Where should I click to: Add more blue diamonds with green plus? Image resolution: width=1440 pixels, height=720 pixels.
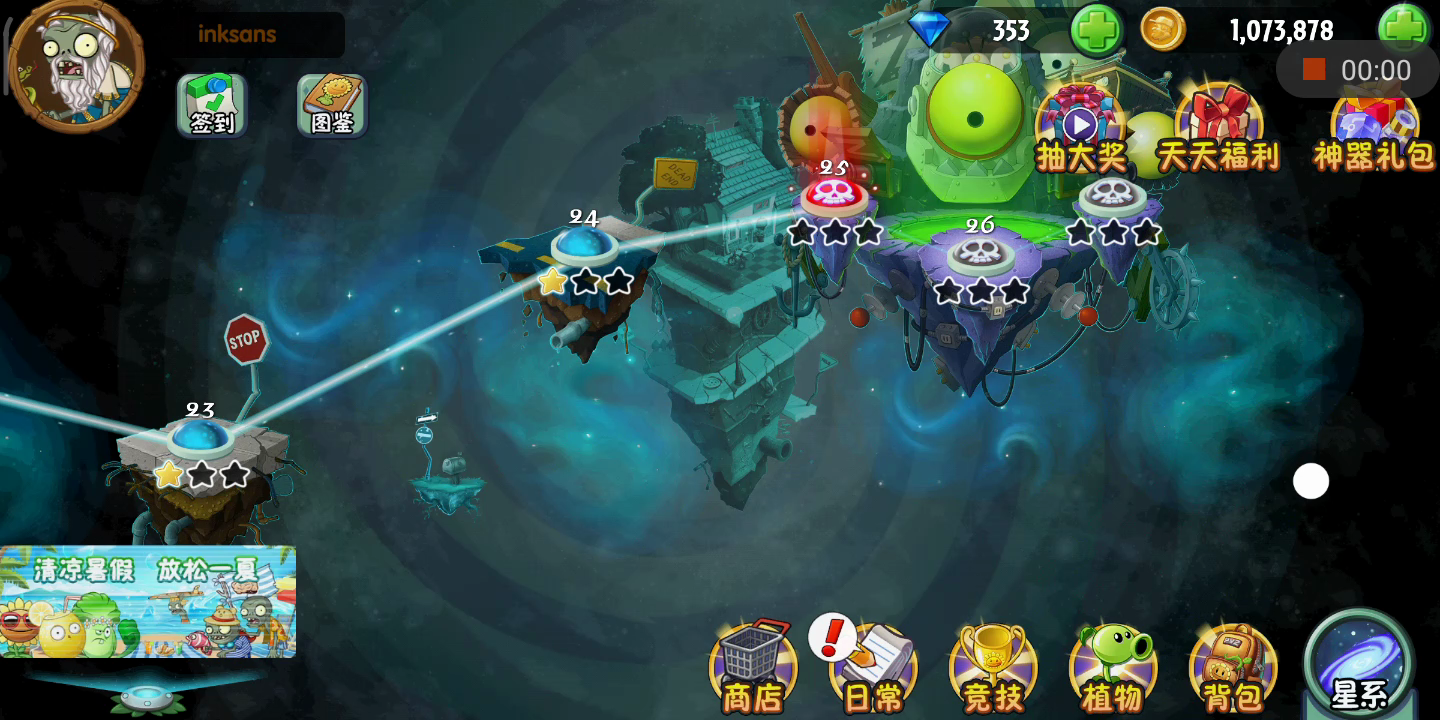[x=1096, y=30]
